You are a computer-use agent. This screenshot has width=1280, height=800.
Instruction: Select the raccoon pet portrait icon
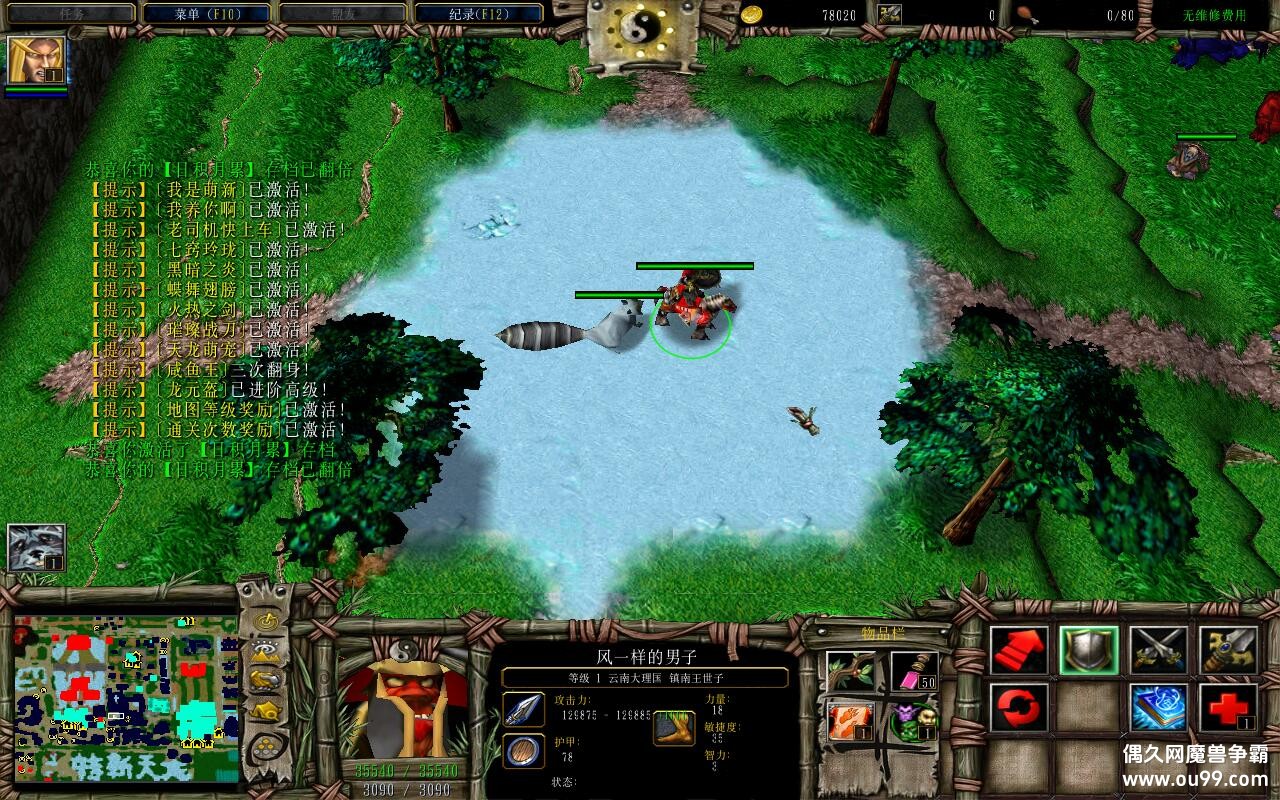(x=37, y=547)
